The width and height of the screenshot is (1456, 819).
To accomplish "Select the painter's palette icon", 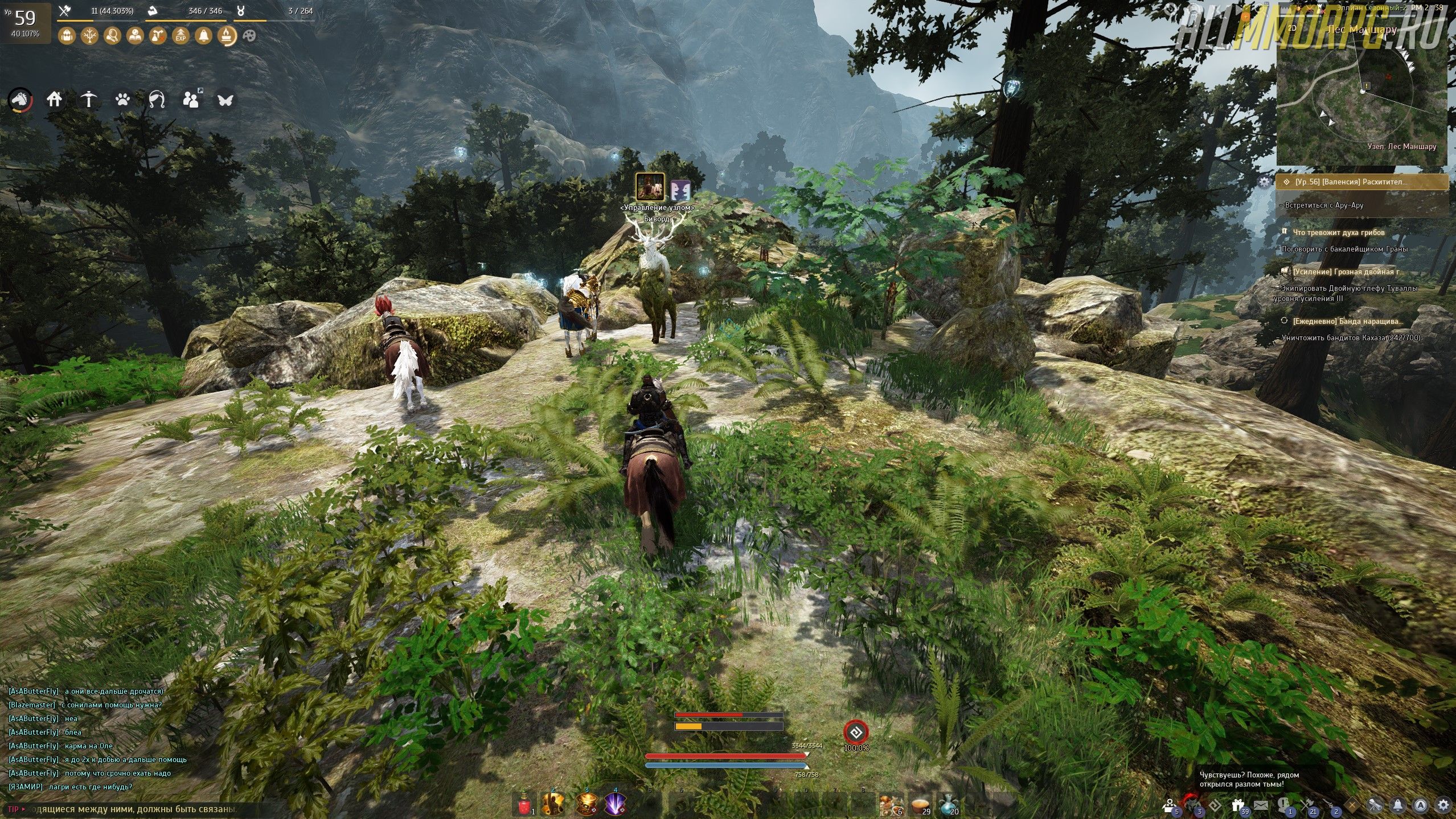I will 249,36.
